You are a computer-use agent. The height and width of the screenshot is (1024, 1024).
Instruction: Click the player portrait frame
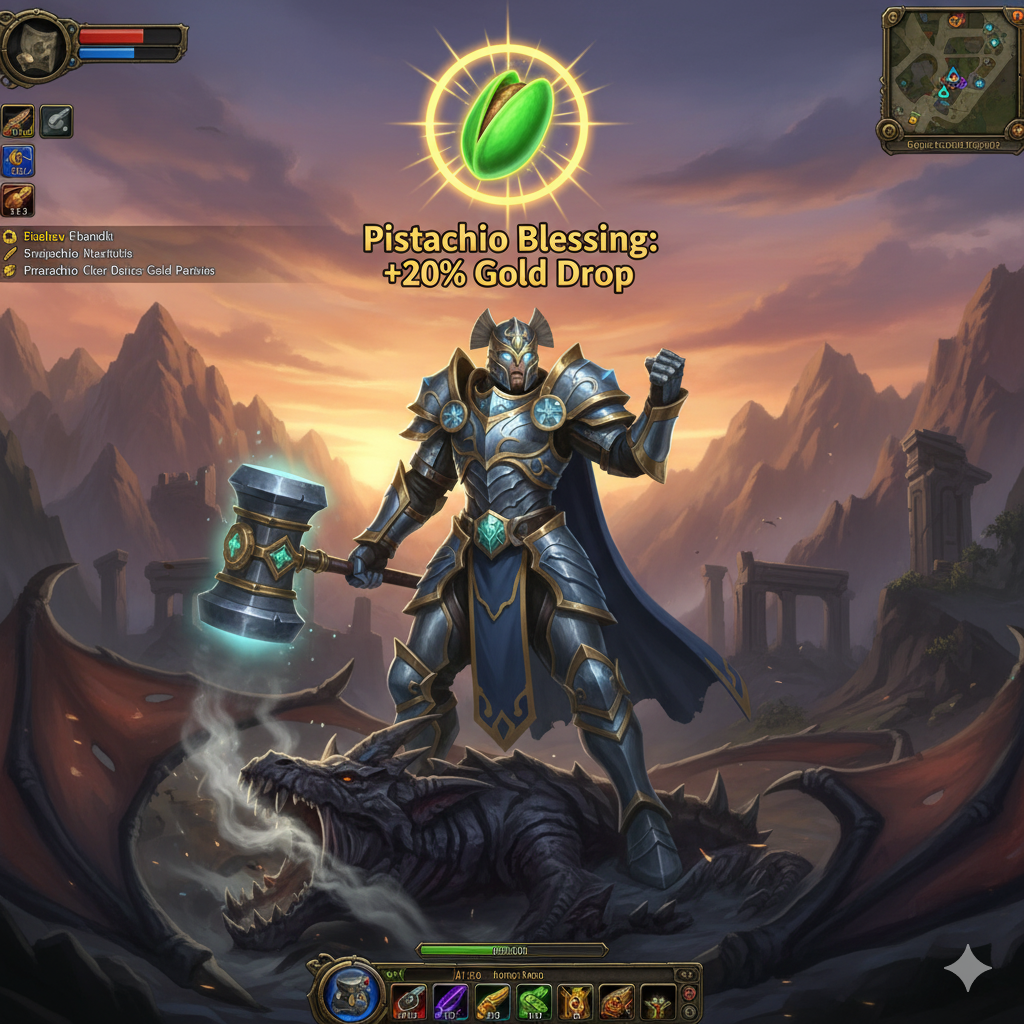tap(37, 46)
